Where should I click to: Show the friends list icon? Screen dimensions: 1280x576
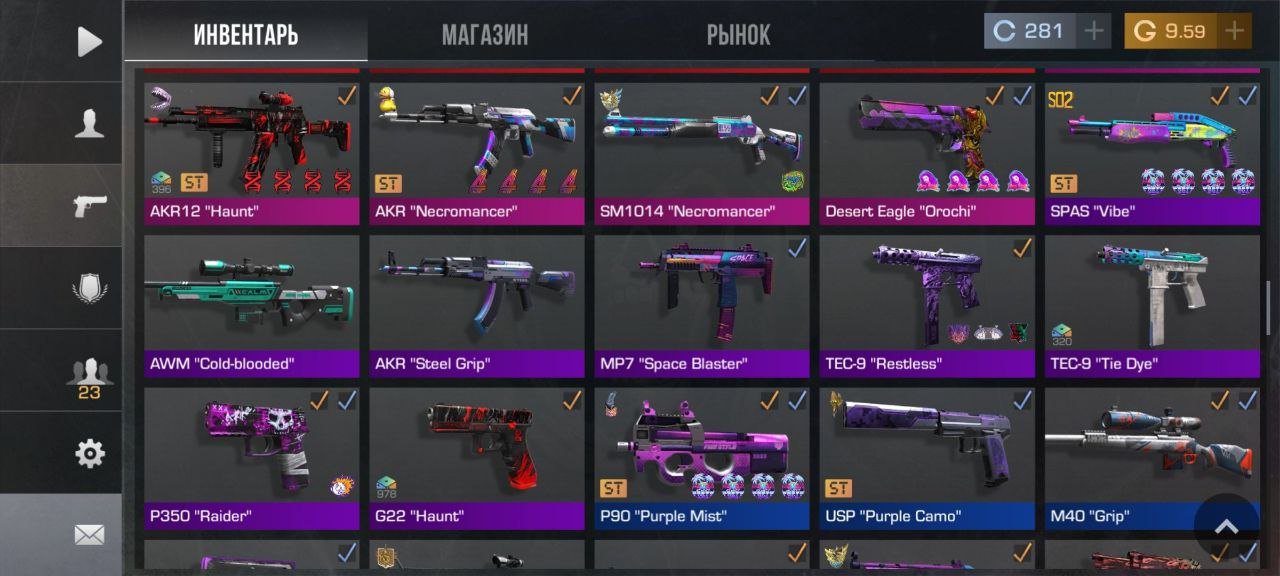pyautogui.click(x=89, y=375)
